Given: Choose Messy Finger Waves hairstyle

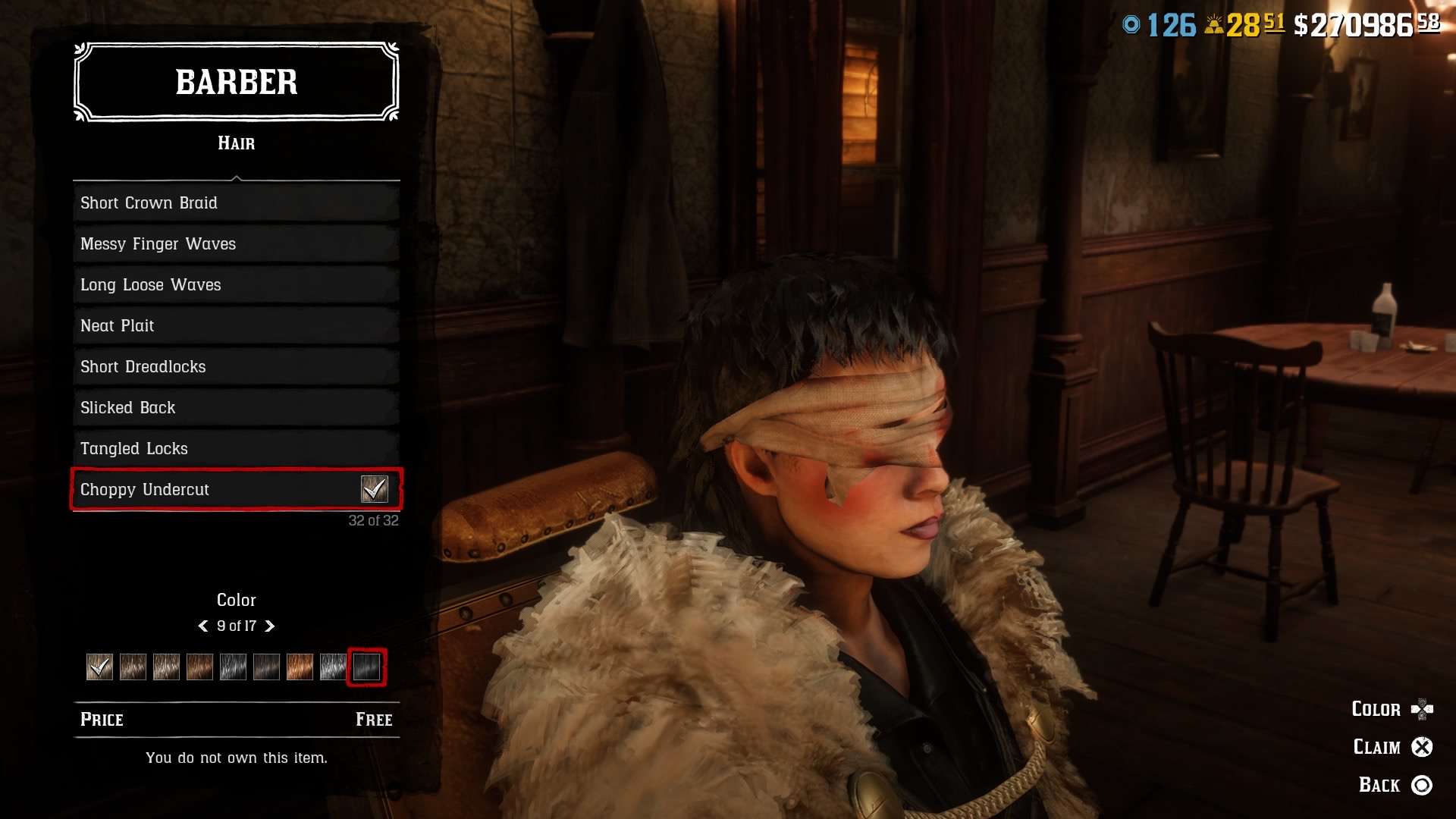Looking at the screenshot, I should 236,244.
